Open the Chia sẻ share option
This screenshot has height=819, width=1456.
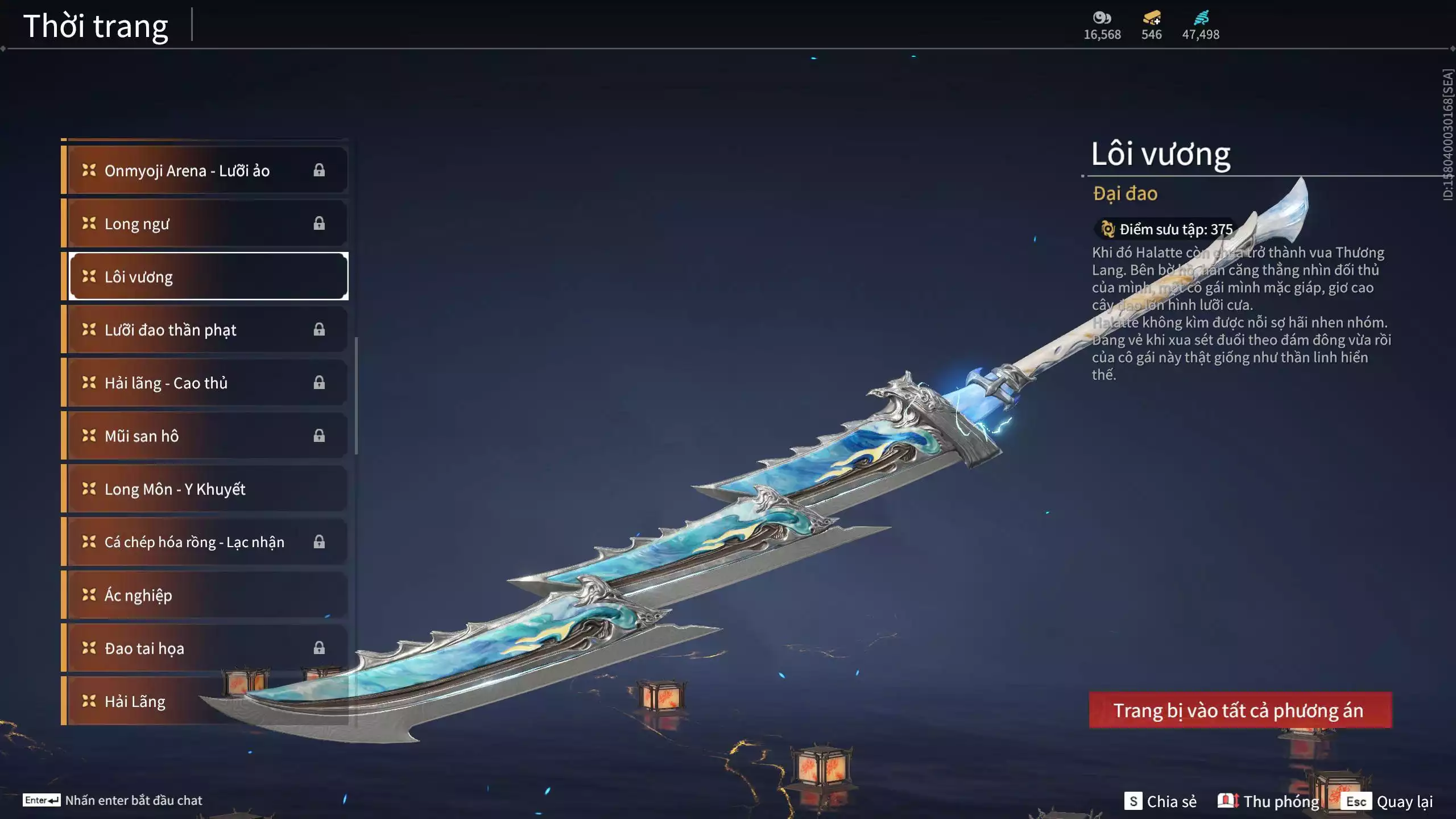(1161, 801)
